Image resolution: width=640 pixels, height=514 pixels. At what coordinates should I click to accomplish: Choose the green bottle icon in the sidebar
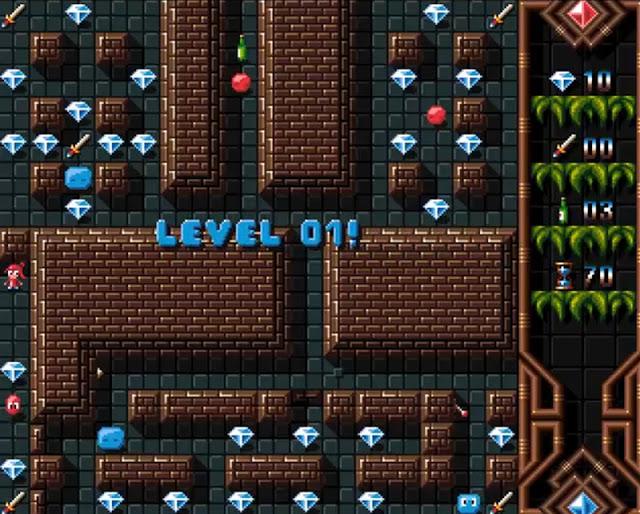coord(563,210)
